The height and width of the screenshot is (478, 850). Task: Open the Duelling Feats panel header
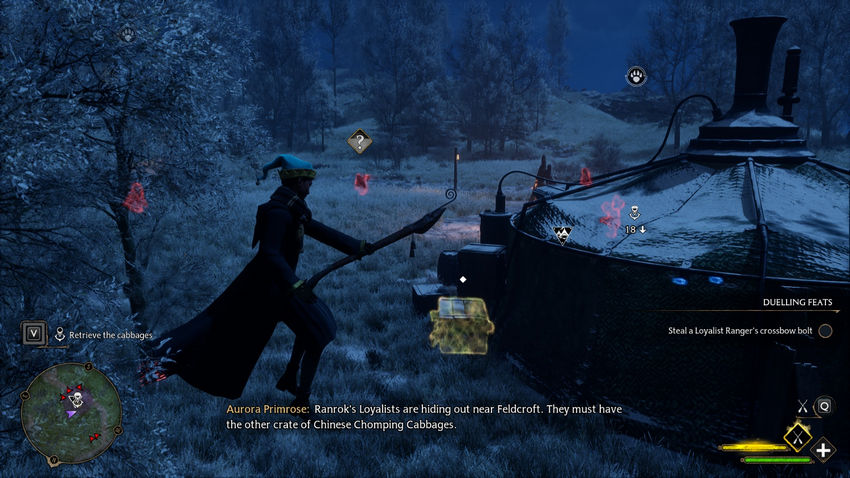[797, 301]
